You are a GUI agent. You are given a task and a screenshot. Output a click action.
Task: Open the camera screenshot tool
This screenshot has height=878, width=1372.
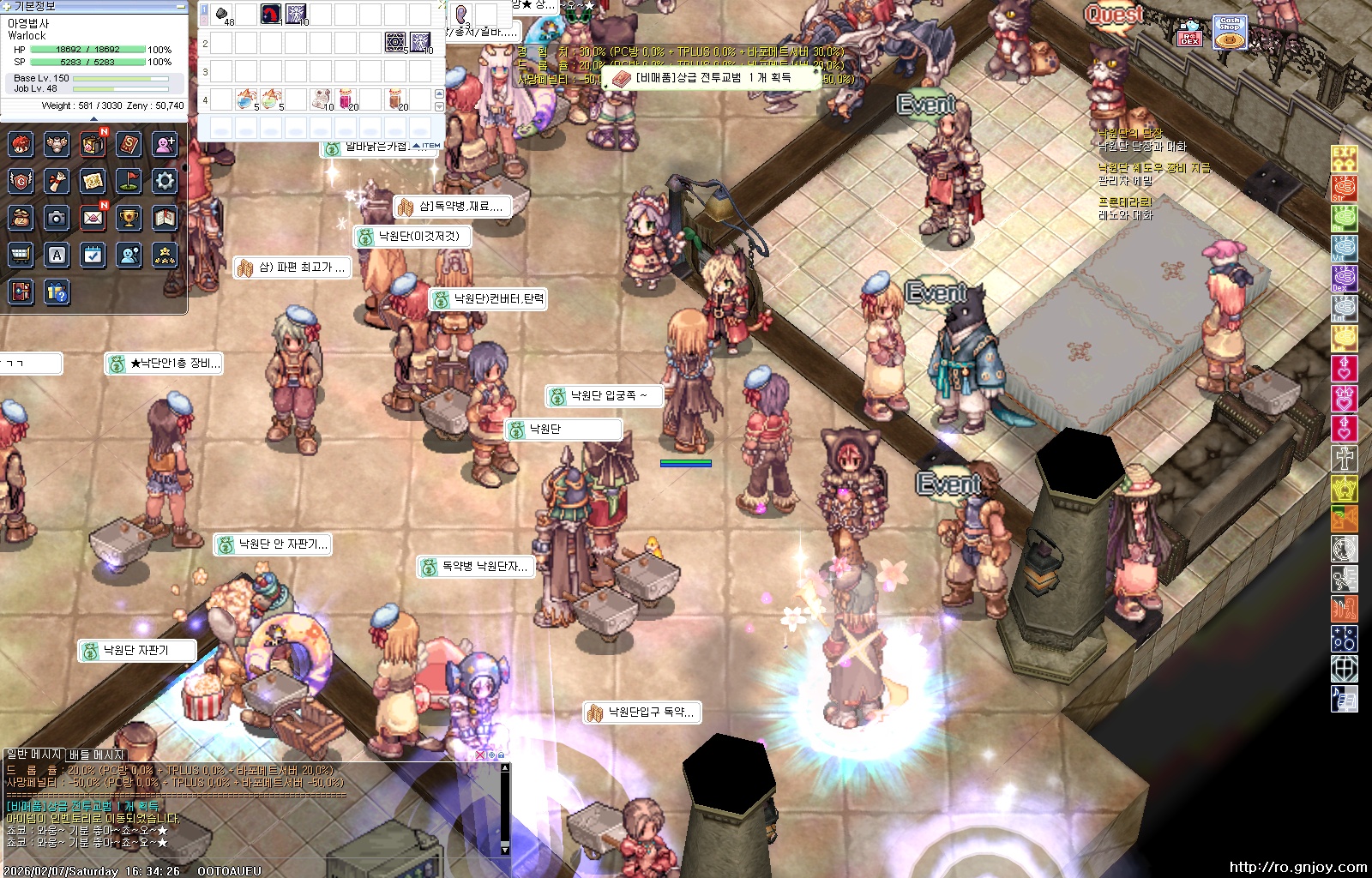57,218
